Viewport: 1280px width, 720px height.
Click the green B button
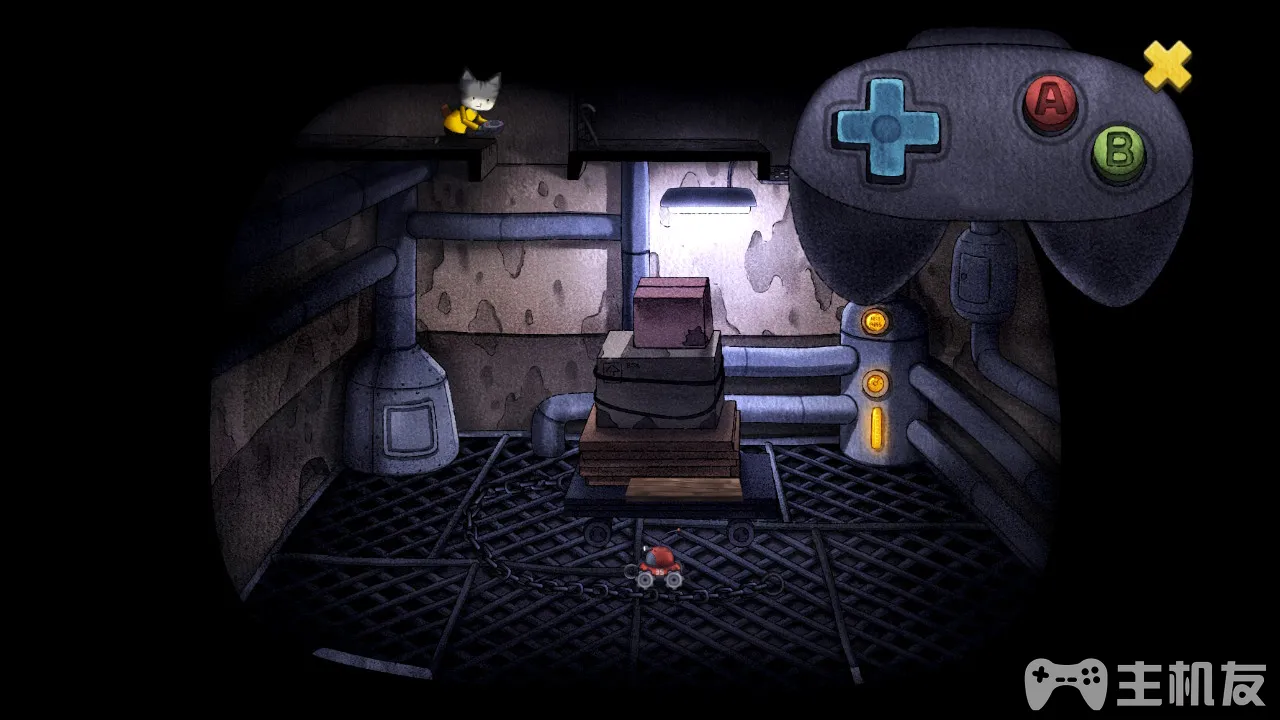tap(1118, 153)
